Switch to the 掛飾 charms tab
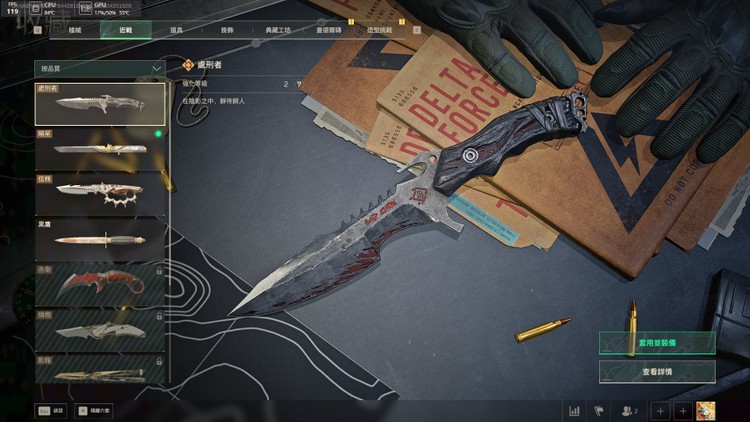This screenshot has width=750, height=422. [x=224, y=31]
